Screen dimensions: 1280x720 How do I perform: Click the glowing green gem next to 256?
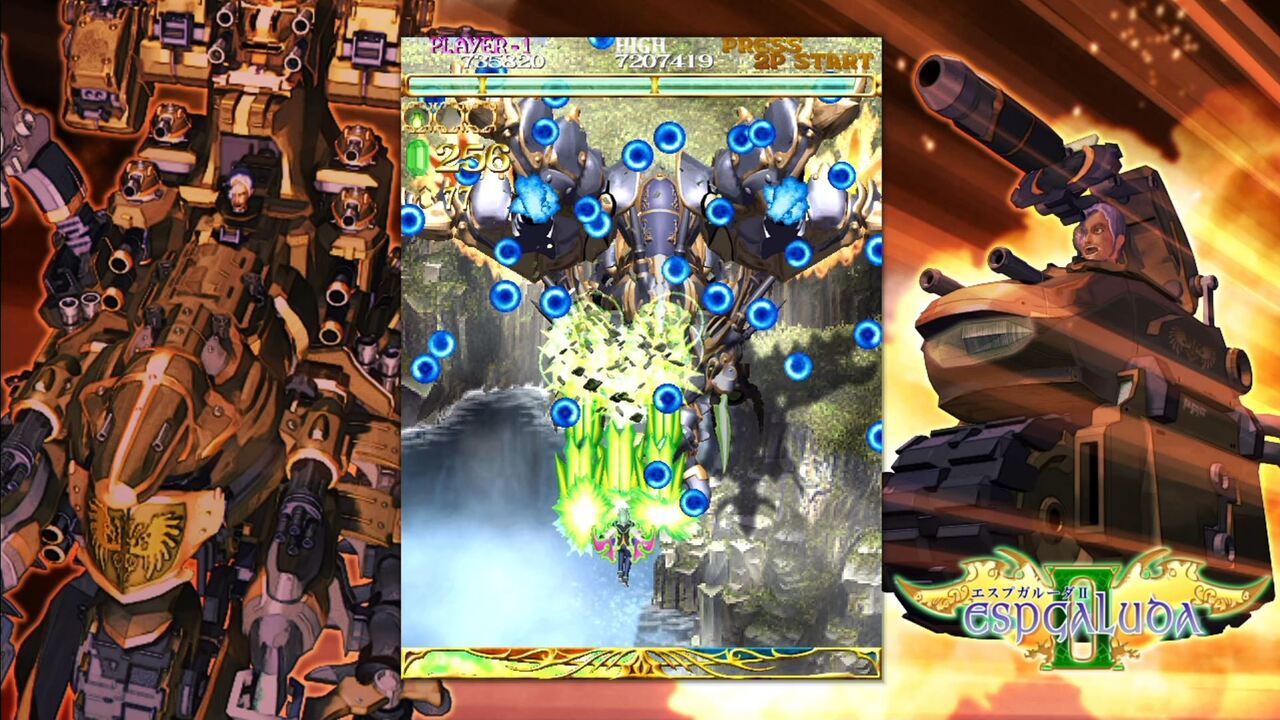click(420, 158)
